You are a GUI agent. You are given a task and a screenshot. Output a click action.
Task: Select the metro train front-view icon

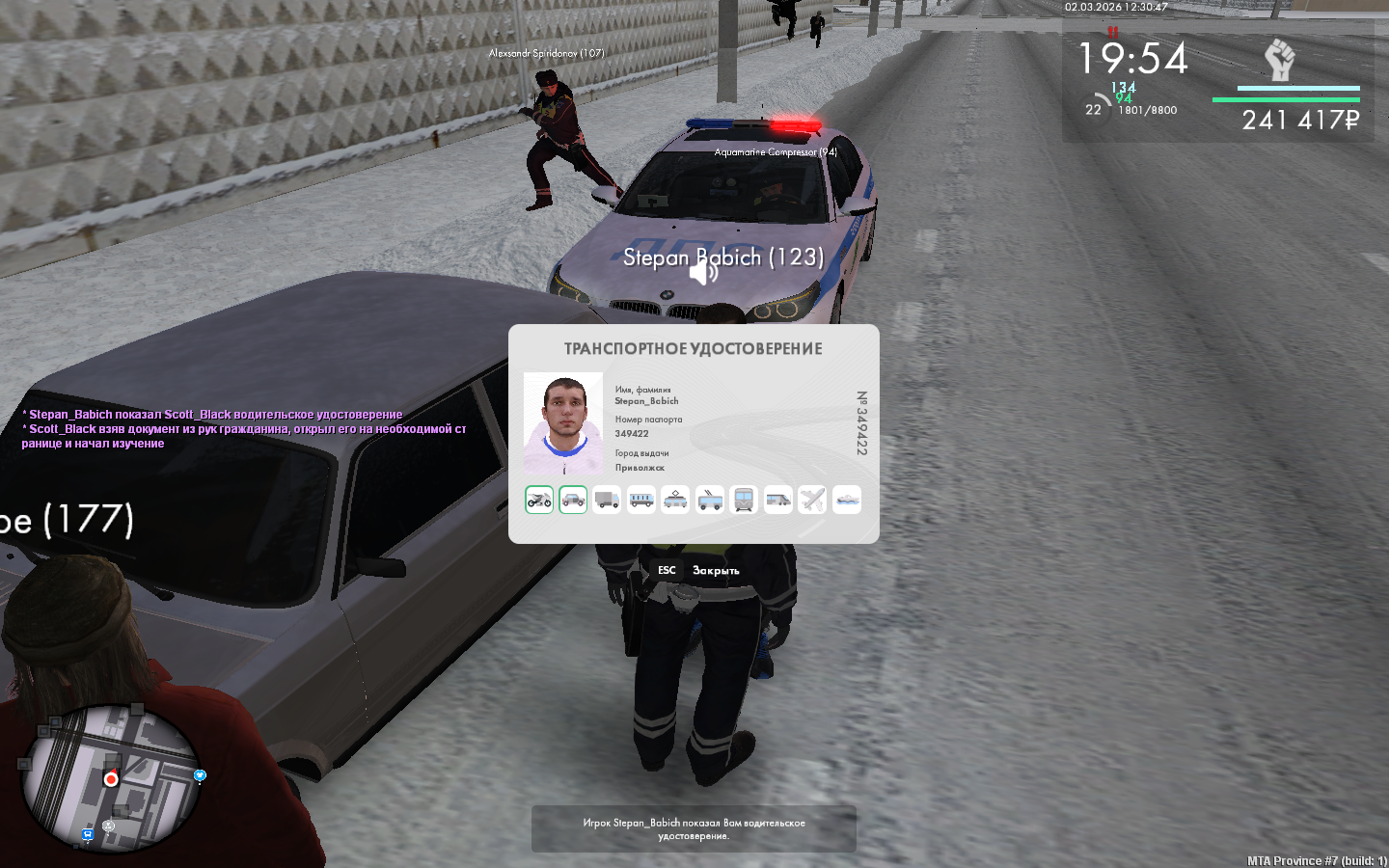pos(744,500)
